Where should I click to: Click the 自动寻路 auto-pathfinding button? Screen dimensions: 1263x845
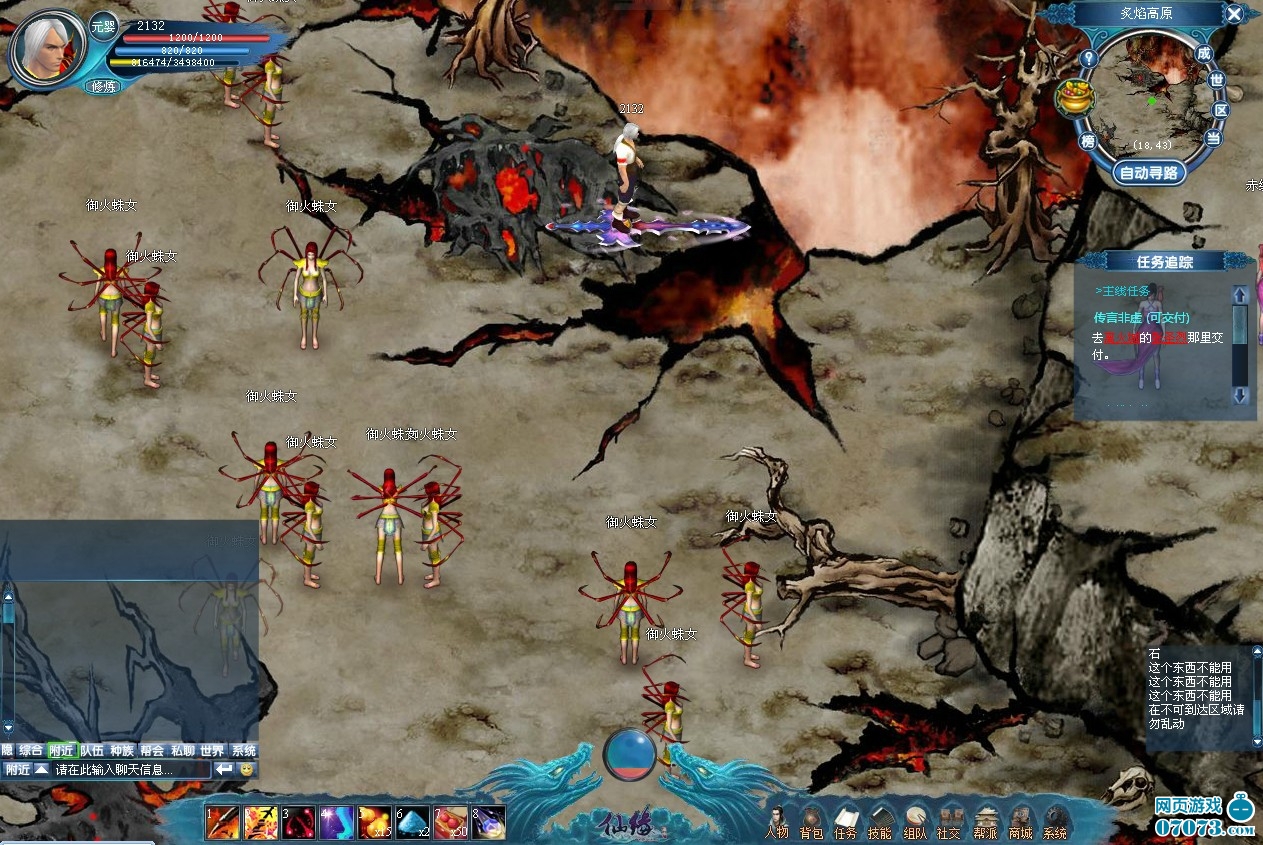(1150, 173)
